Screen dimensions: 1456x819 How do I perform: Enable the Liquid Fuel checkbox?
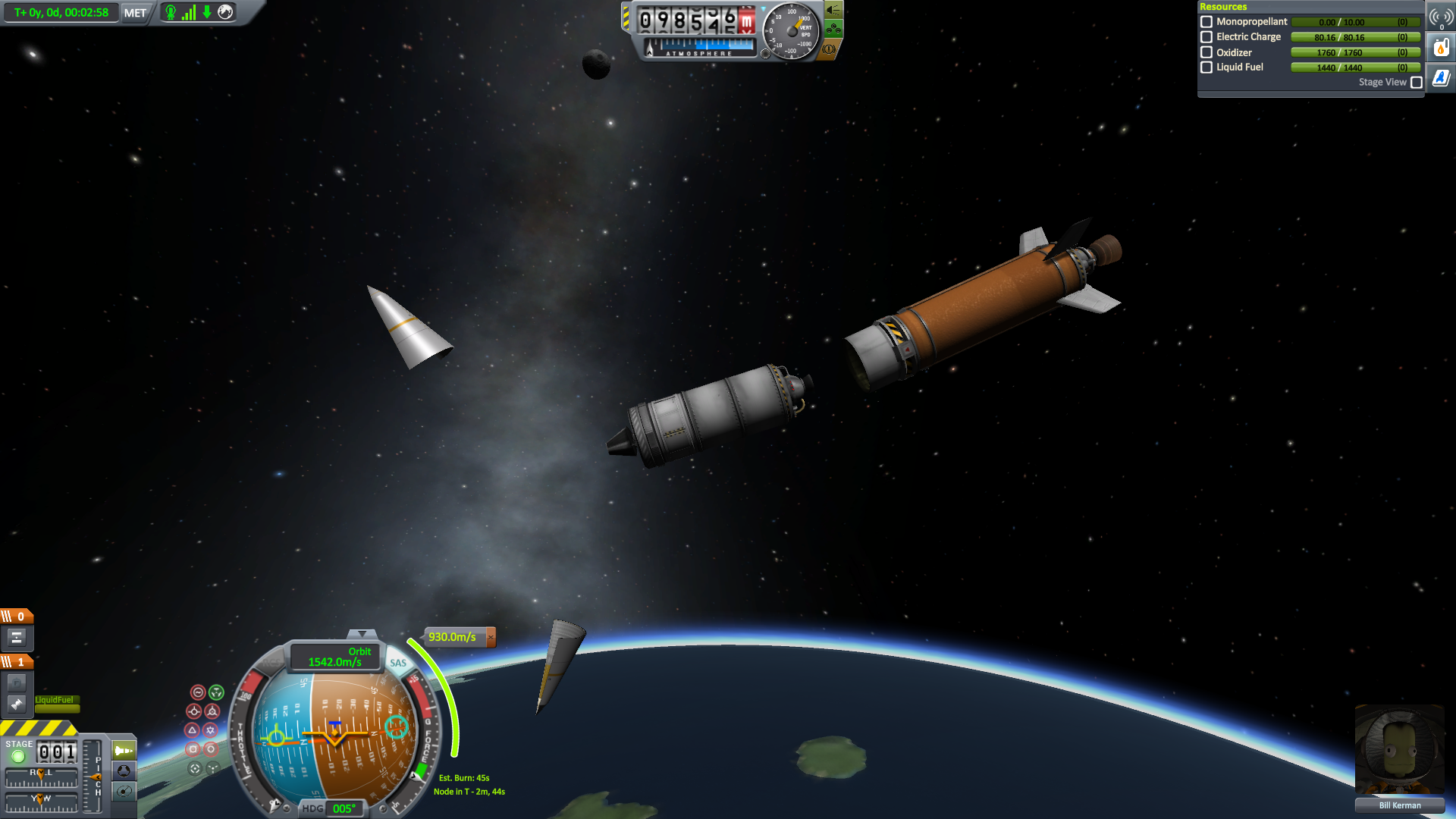1207,67
